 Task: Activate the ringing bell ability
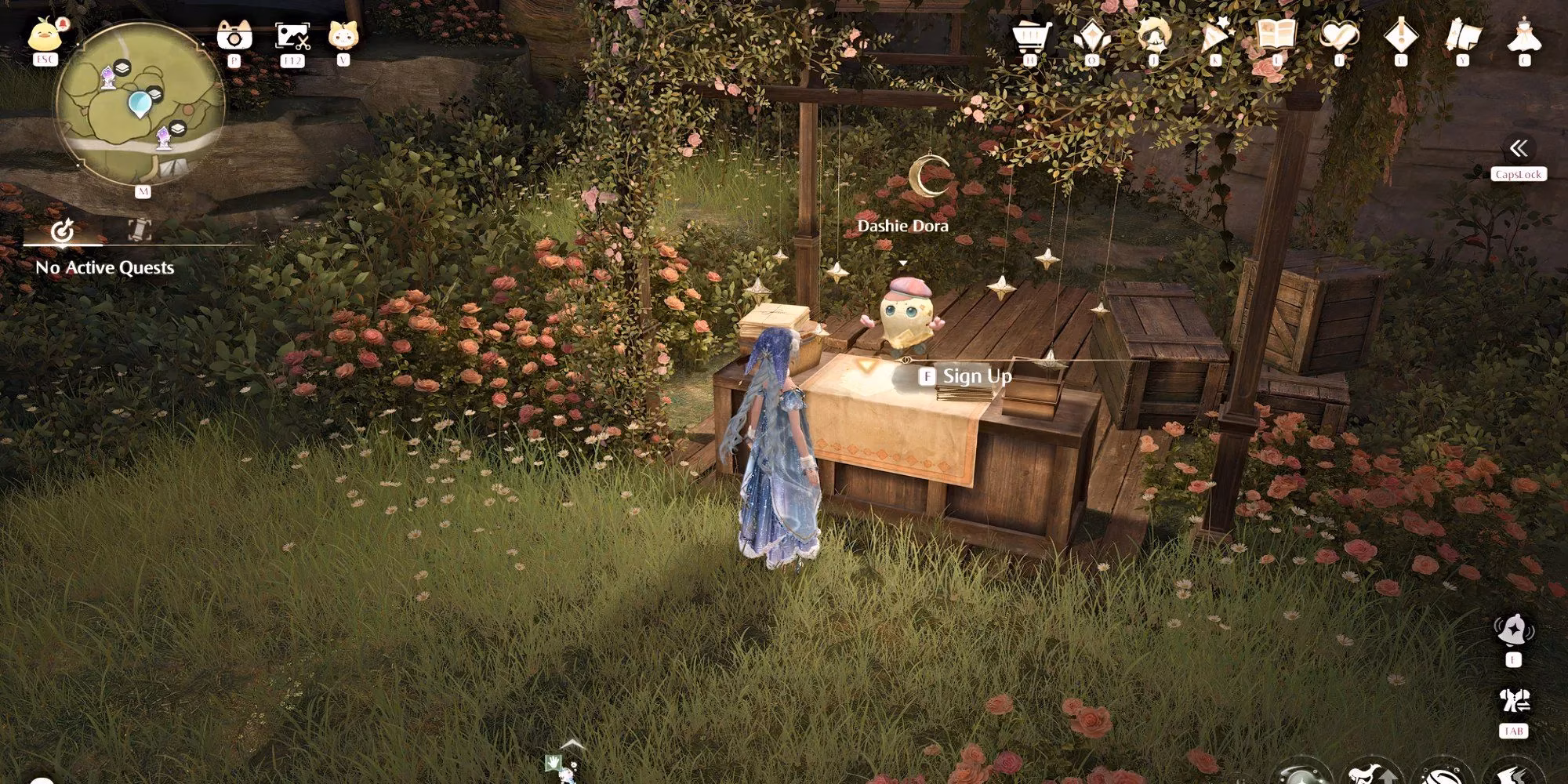(x=1513, y=631)
